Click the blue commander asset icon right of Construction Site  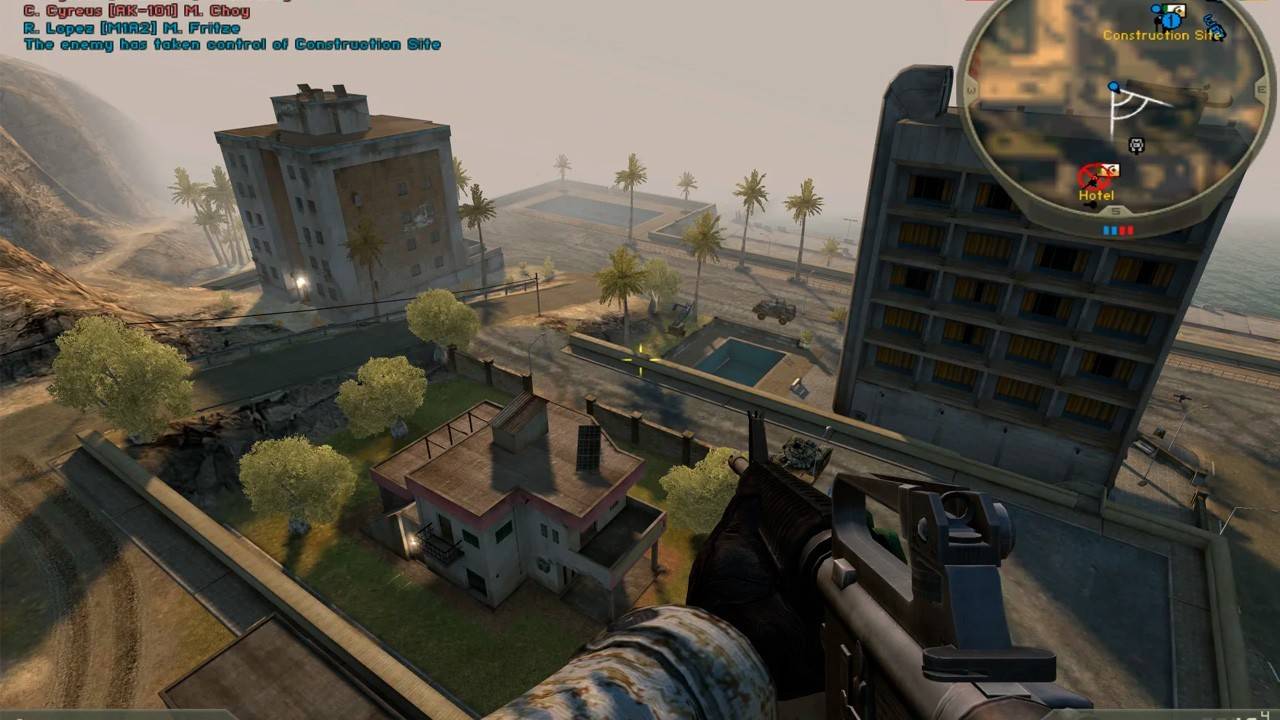[1213, 23]
